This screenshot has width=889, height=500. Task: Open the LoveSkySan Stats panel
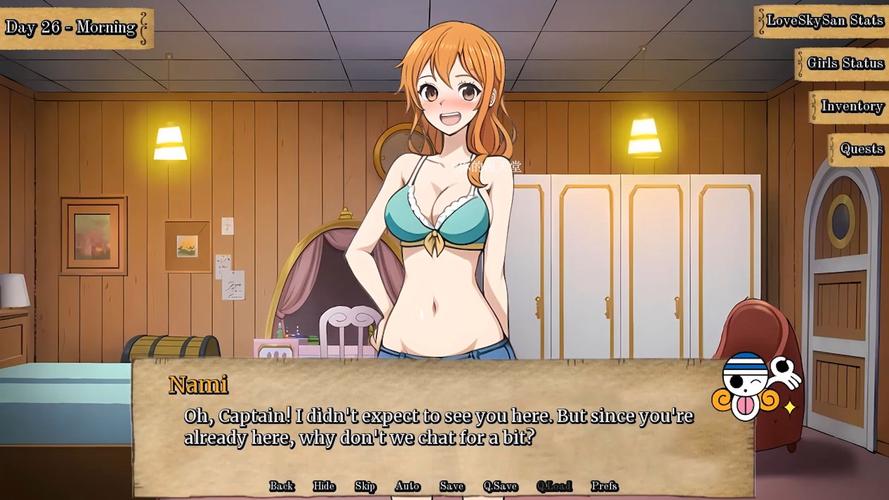(x=823, y=21)
